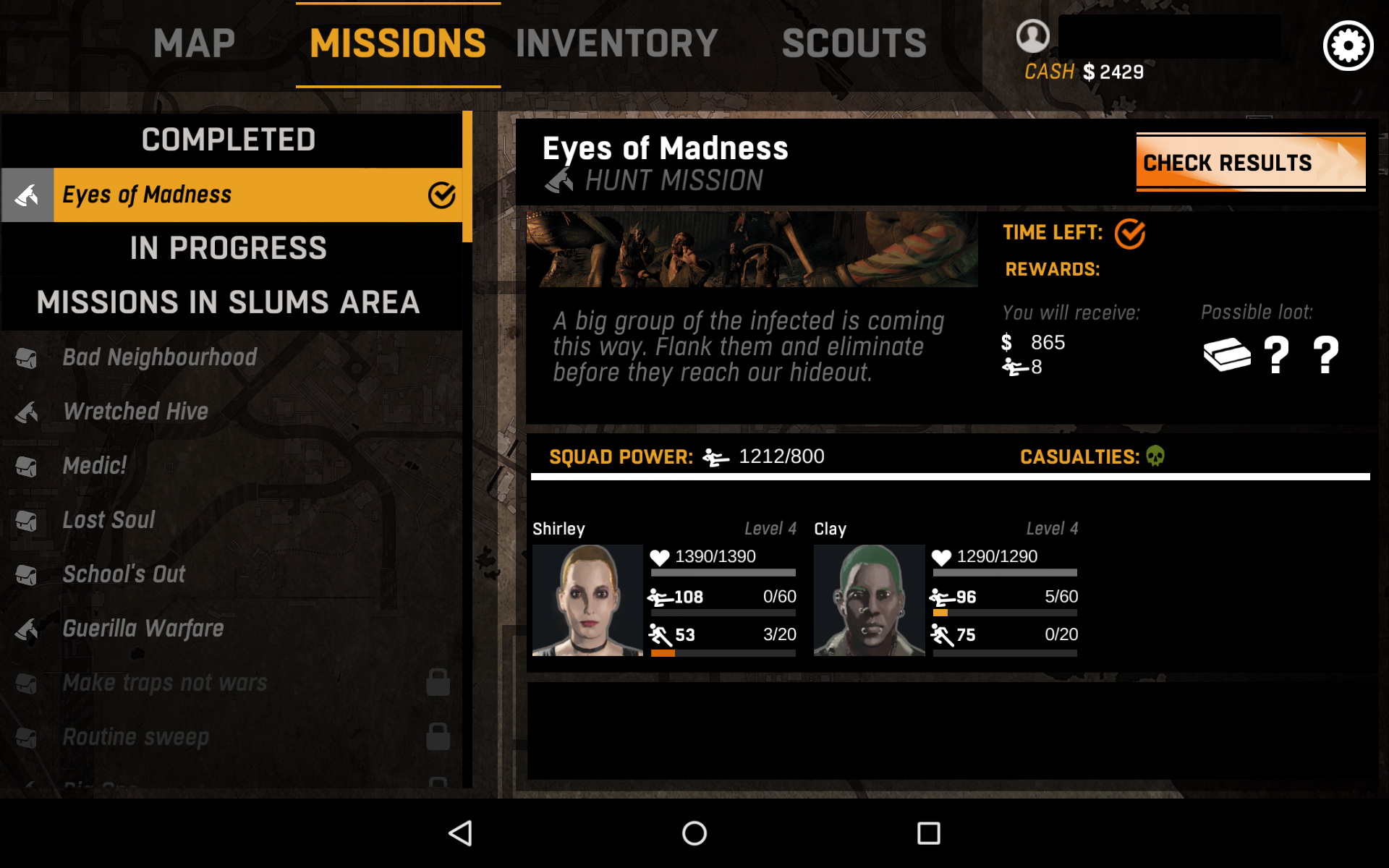Choose the School's Out mission
Image resolution: width=1389 pixels, height=868 pixels.
tap(124, 574)
